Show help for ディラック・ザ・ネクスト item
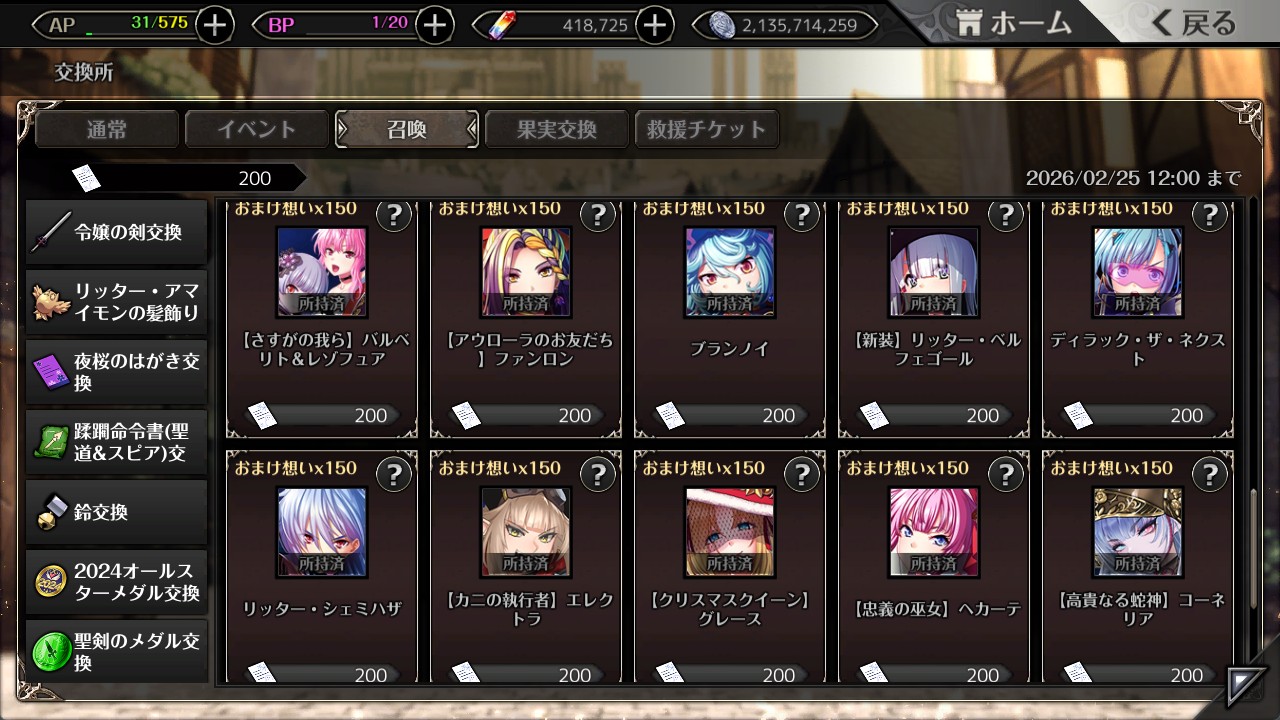1280x720 pixels. pos(1209,215)
